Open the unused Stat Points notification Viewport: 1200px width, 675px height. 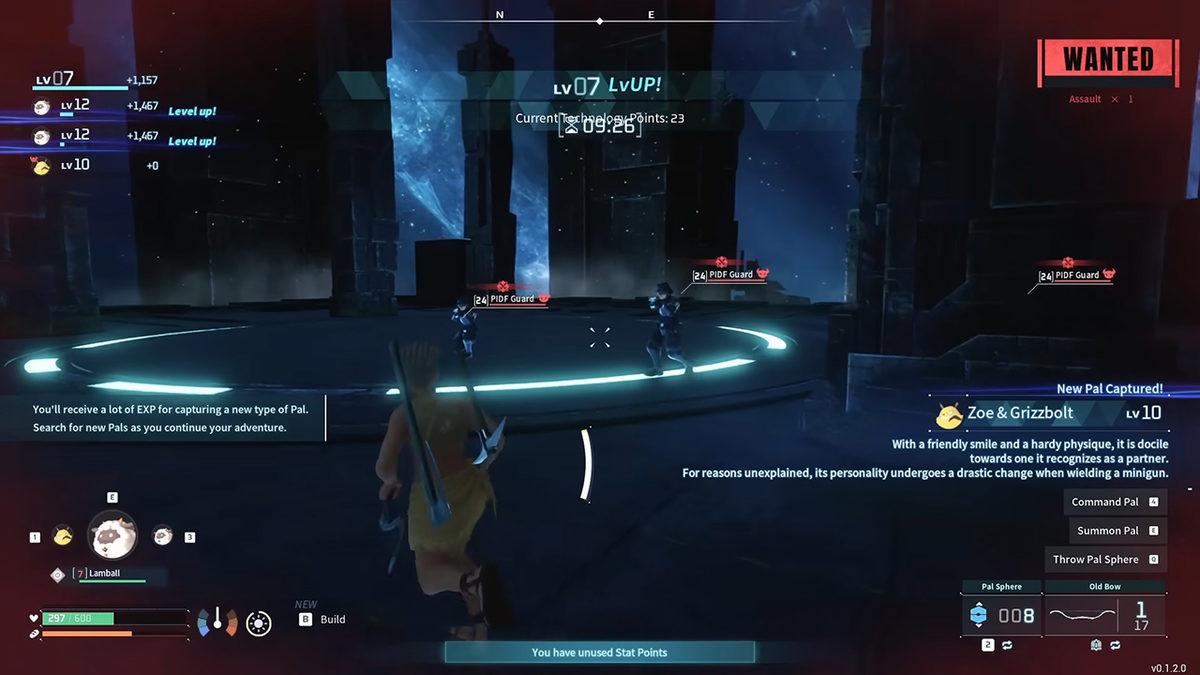[599, 652]
